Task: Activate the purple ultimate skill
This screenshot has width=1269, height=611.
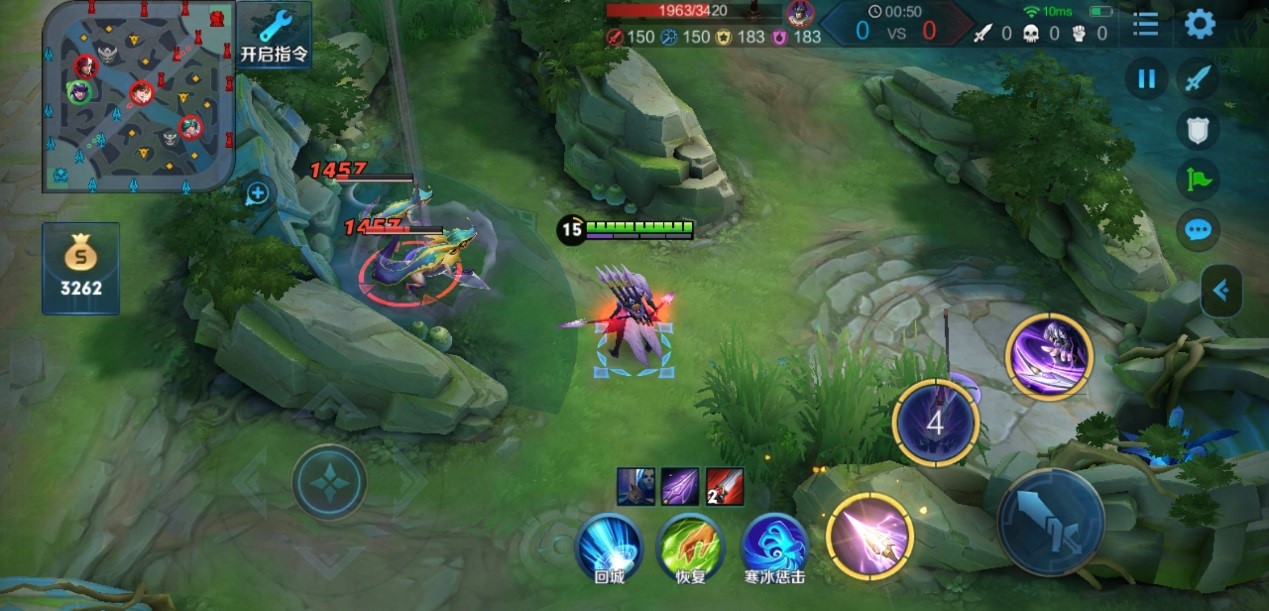Action: click(1049, 356)
